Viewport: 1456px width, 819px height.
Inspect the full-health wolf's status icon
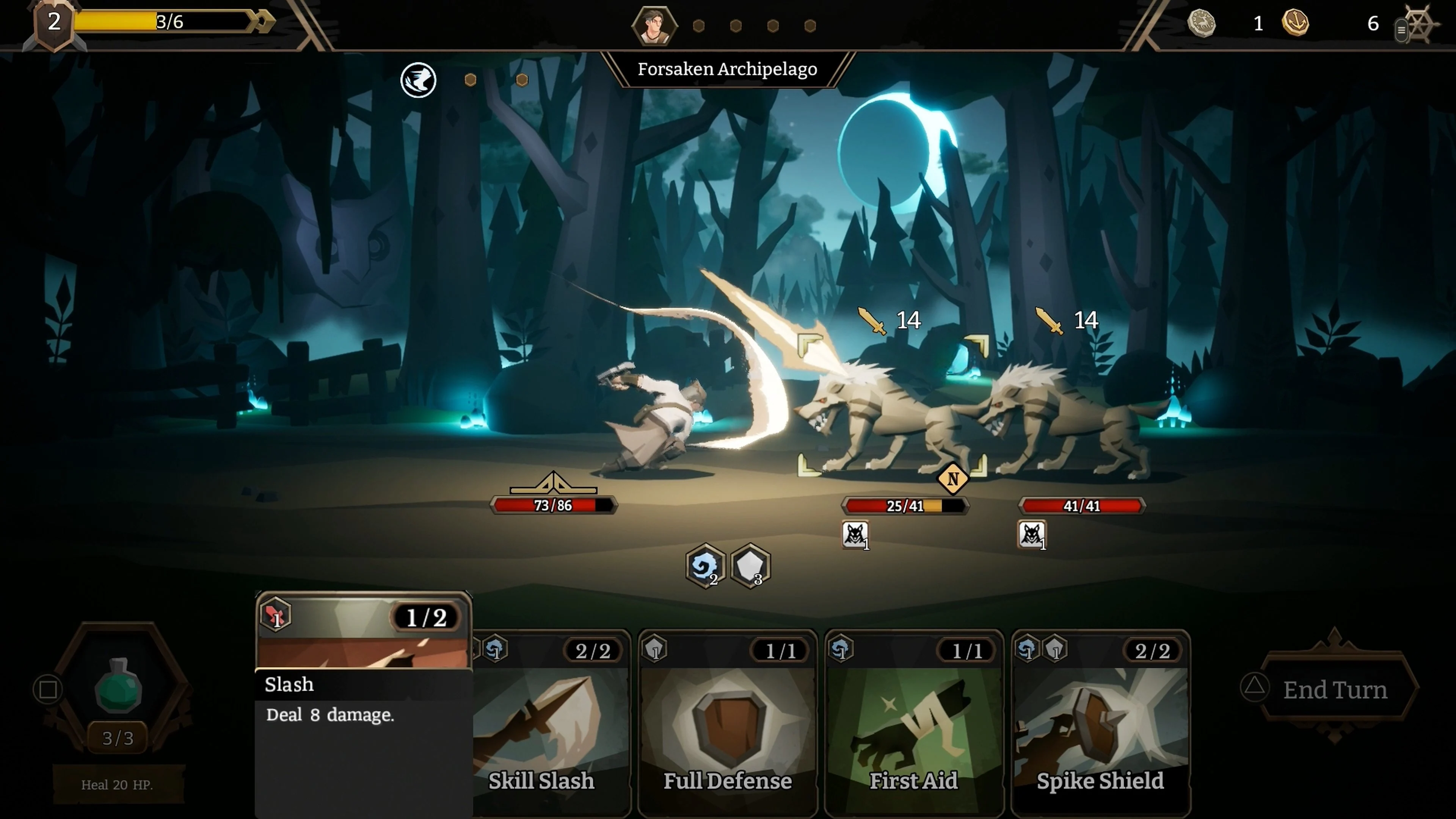coord(1031,535)
